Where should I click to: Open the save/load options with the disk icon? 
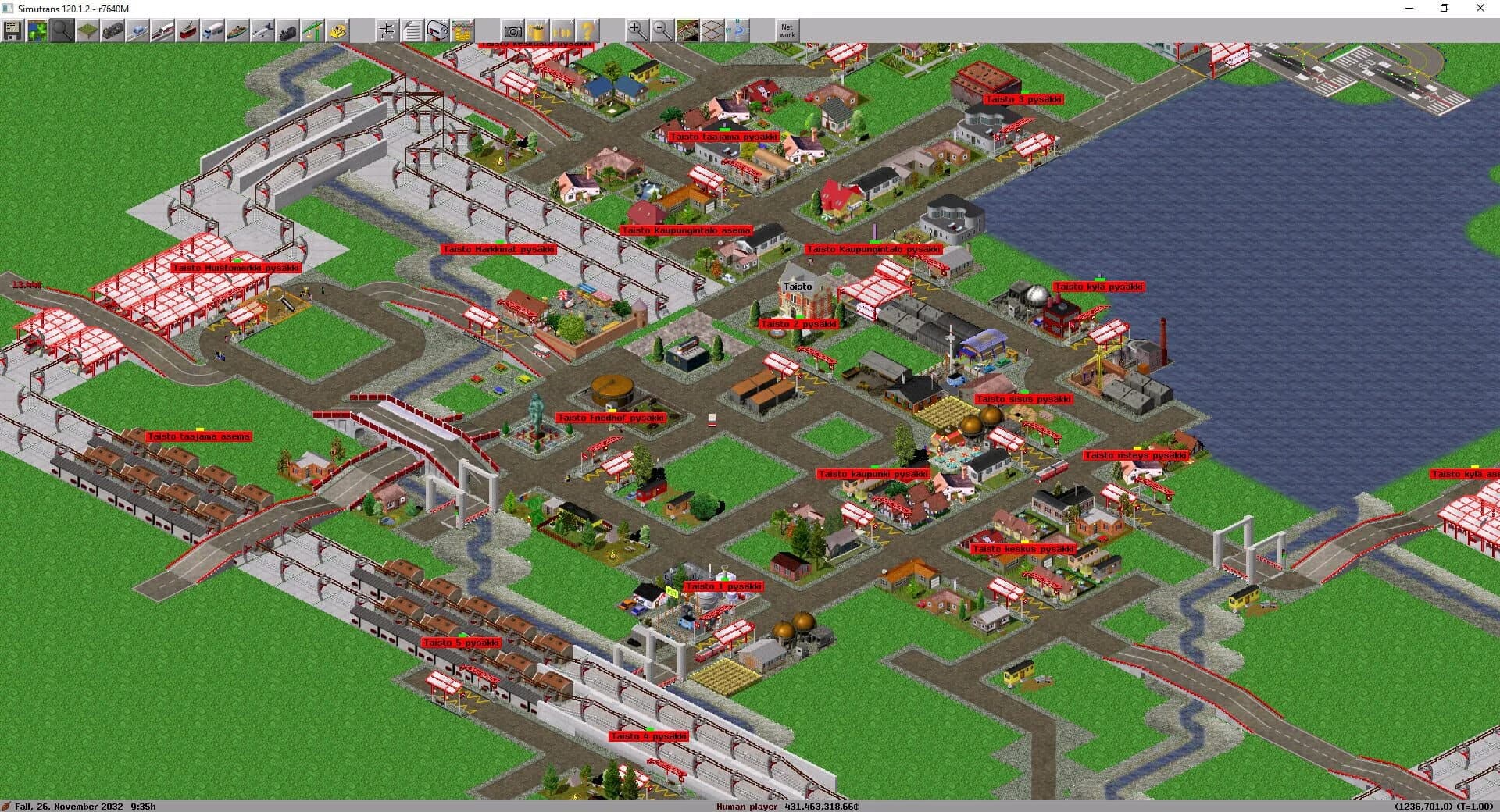coord(13,31)
